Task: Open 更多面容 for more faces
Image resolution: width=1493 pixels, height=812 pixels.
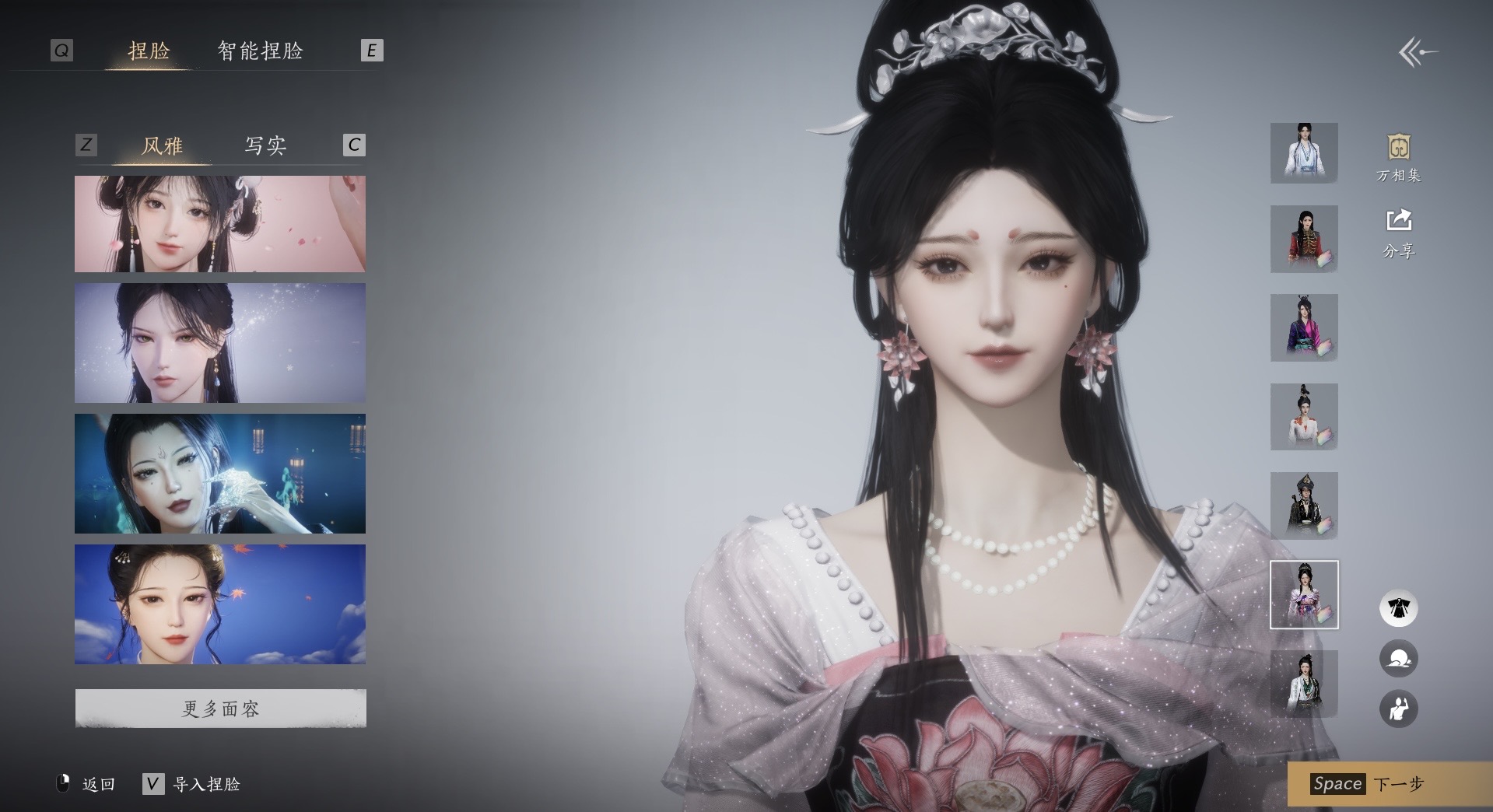Action: tap(220, 709)
